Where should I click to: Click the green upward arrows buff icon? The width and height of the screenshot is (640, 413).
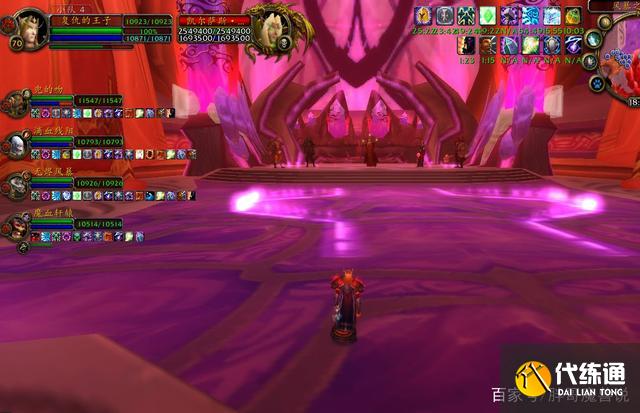point(466,16)
